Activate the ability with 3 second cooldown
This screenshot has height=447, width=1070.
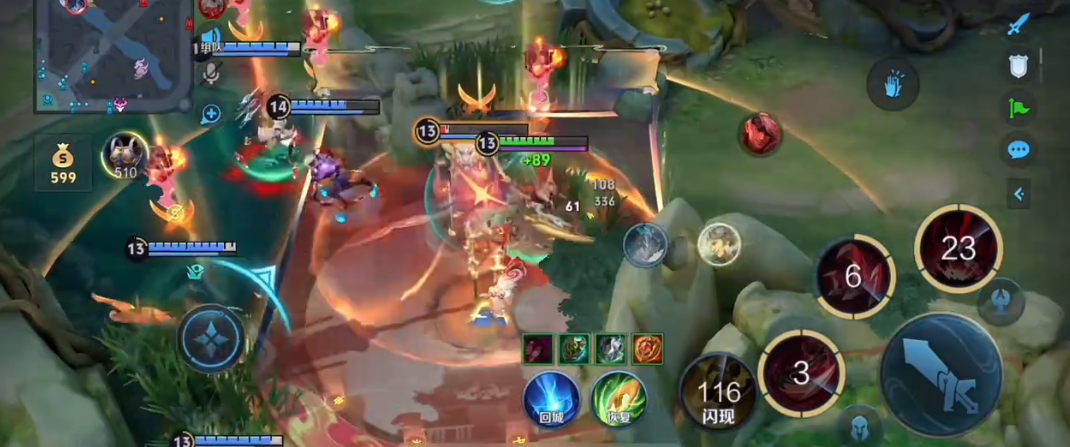(801, 374)
